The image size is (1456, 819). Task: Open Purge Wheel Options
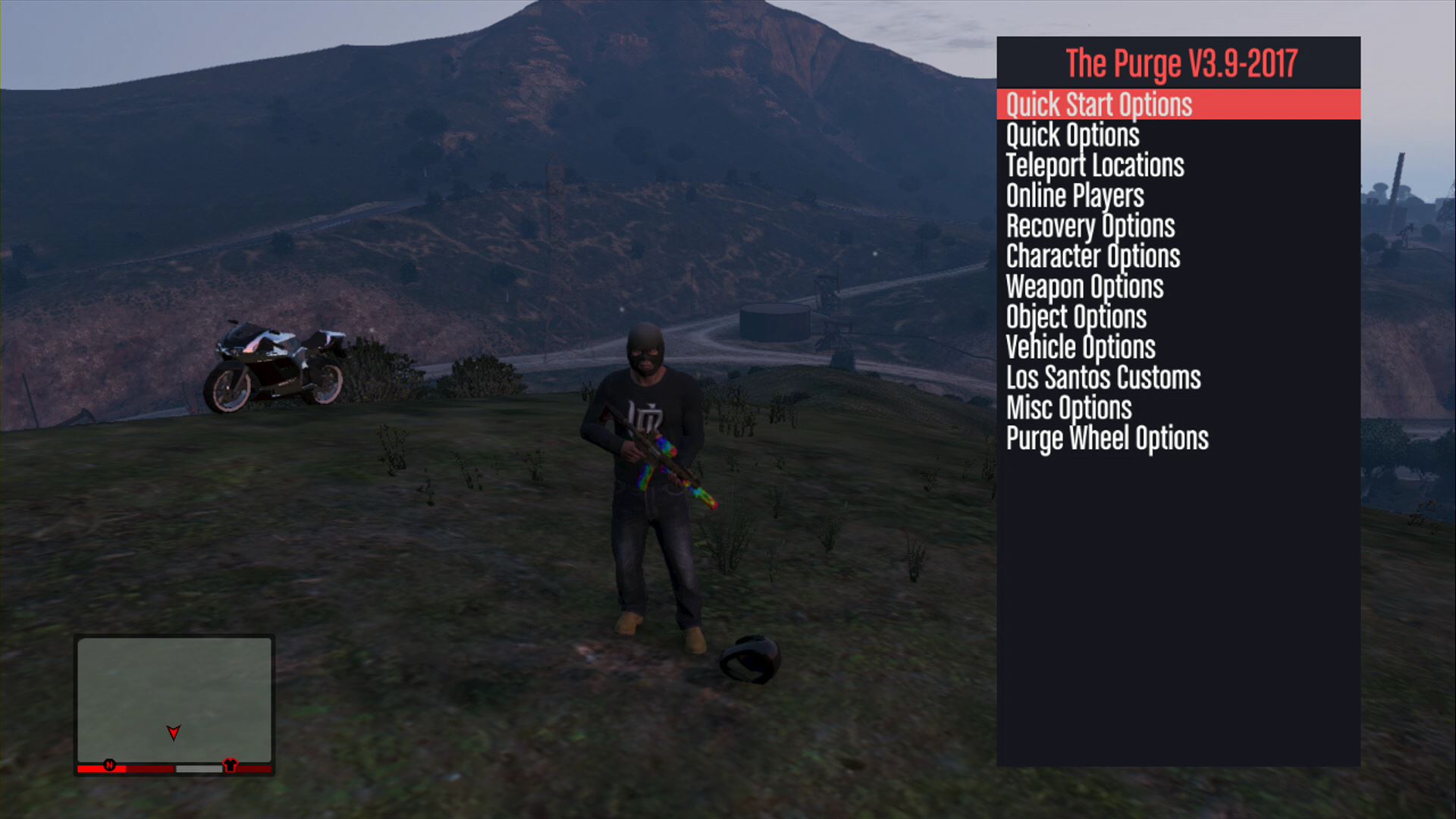[1107, 438]
